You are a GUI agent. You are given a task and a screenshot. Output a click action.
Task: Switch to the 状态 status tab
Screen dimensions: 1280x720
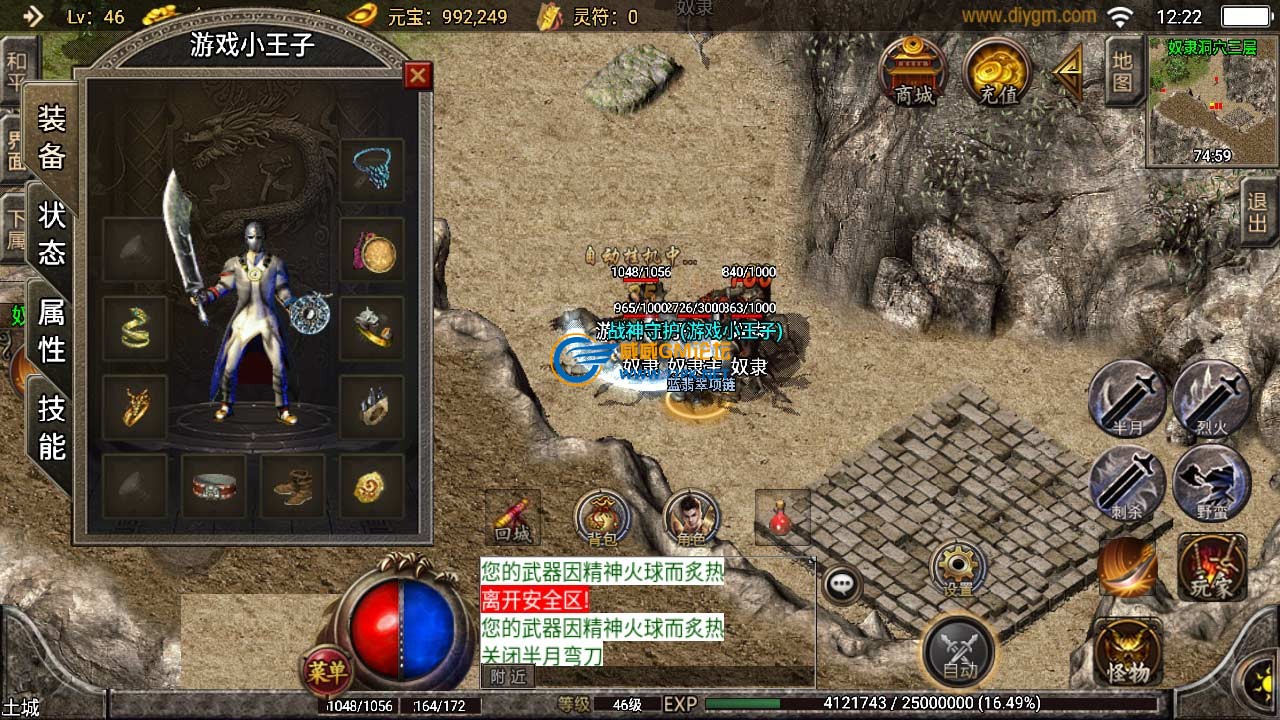(52, 233)
